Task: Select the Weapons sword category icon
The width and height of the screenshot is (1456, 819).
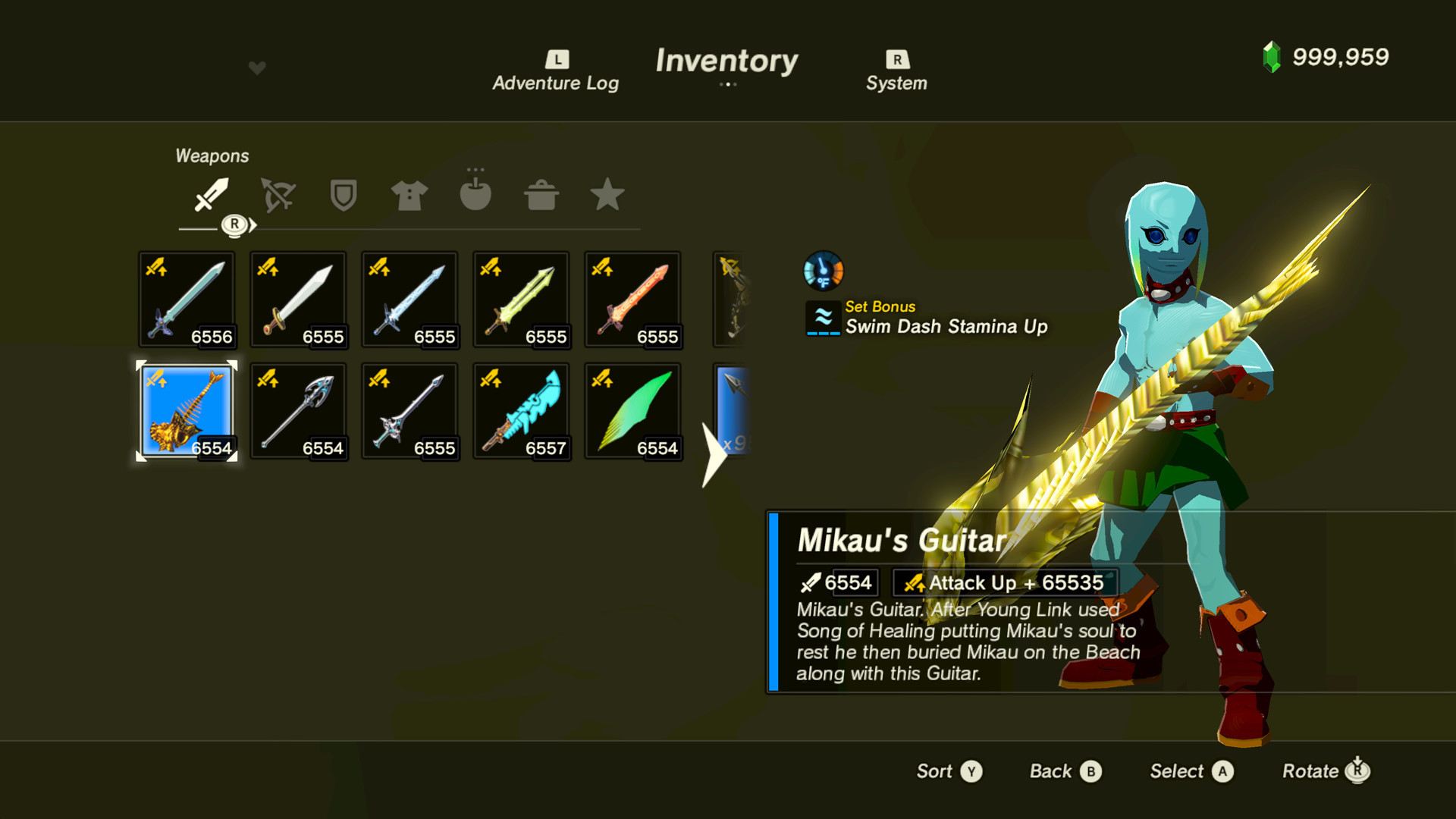Action: point(211,196)
